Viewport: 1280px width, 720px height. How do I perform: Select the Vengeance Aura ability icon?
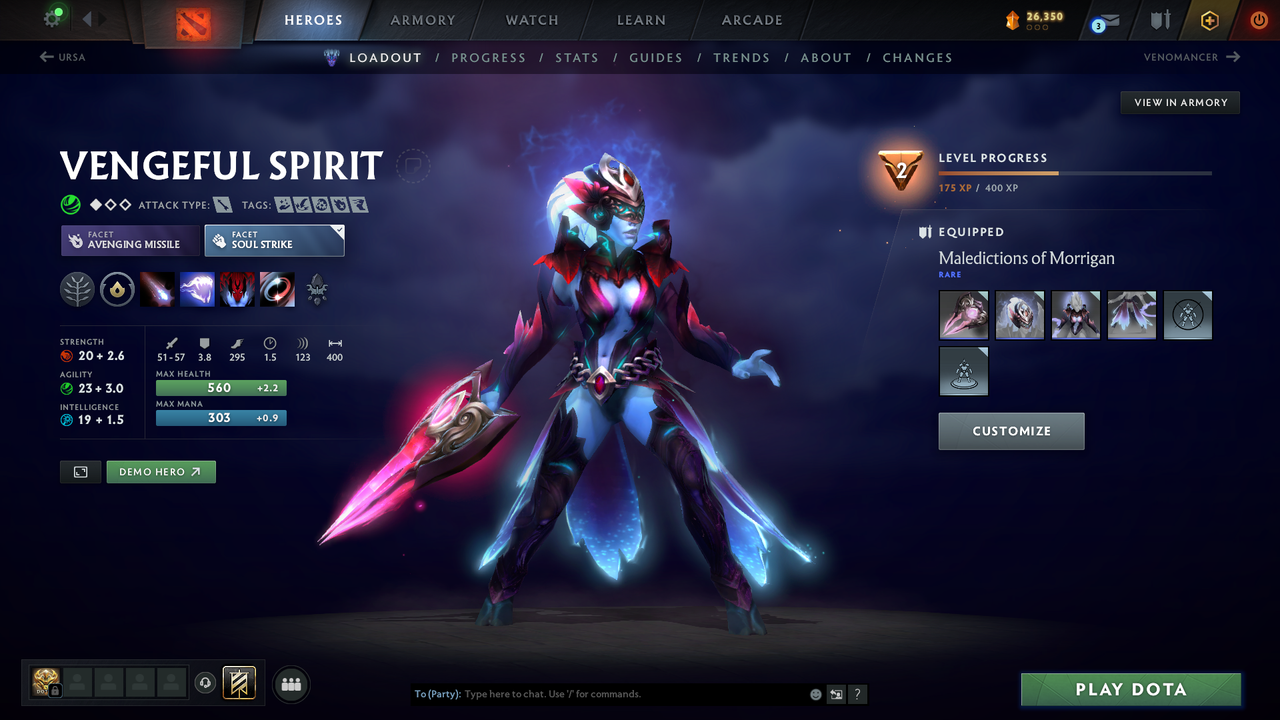[237, 289]
